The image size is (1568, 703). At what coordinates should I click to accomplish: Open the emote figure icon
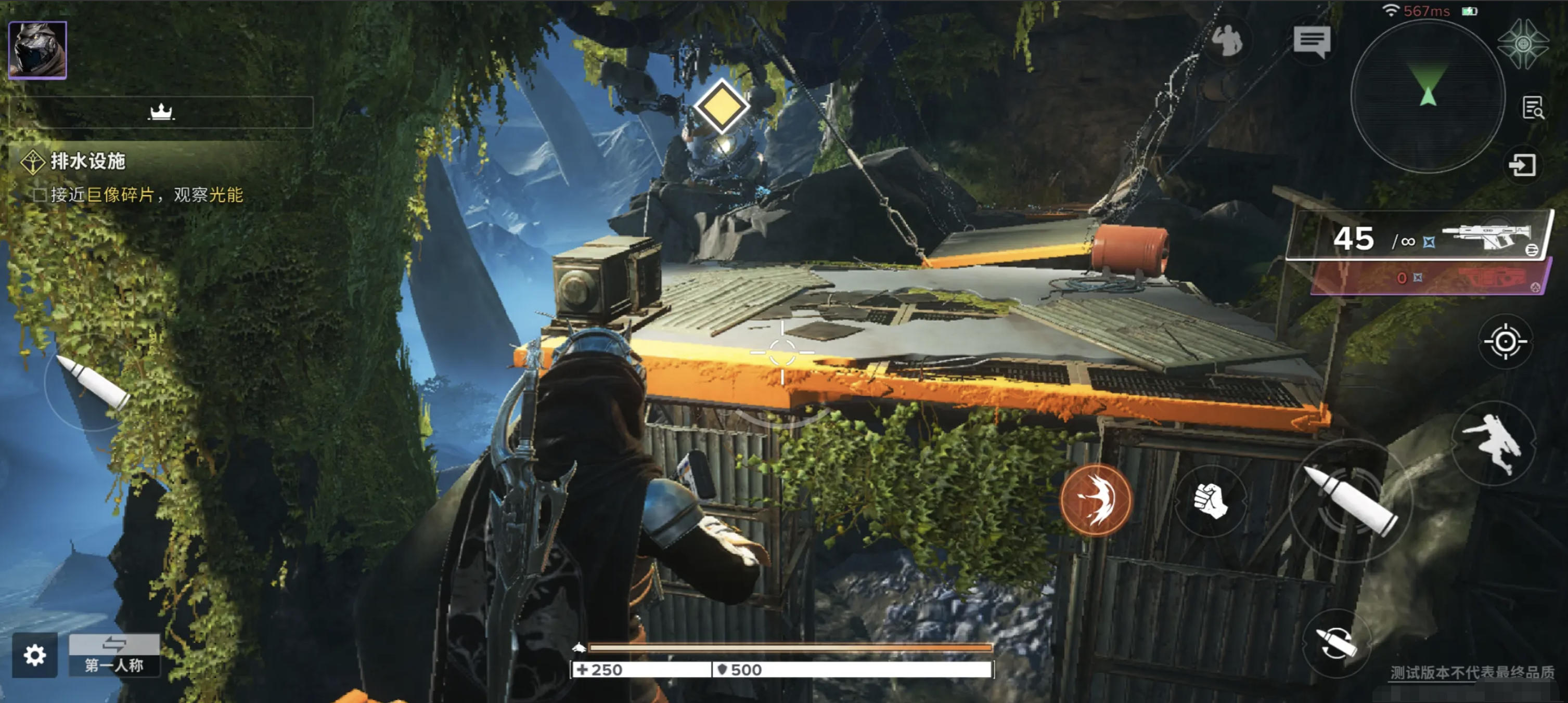pos(1227,41)
